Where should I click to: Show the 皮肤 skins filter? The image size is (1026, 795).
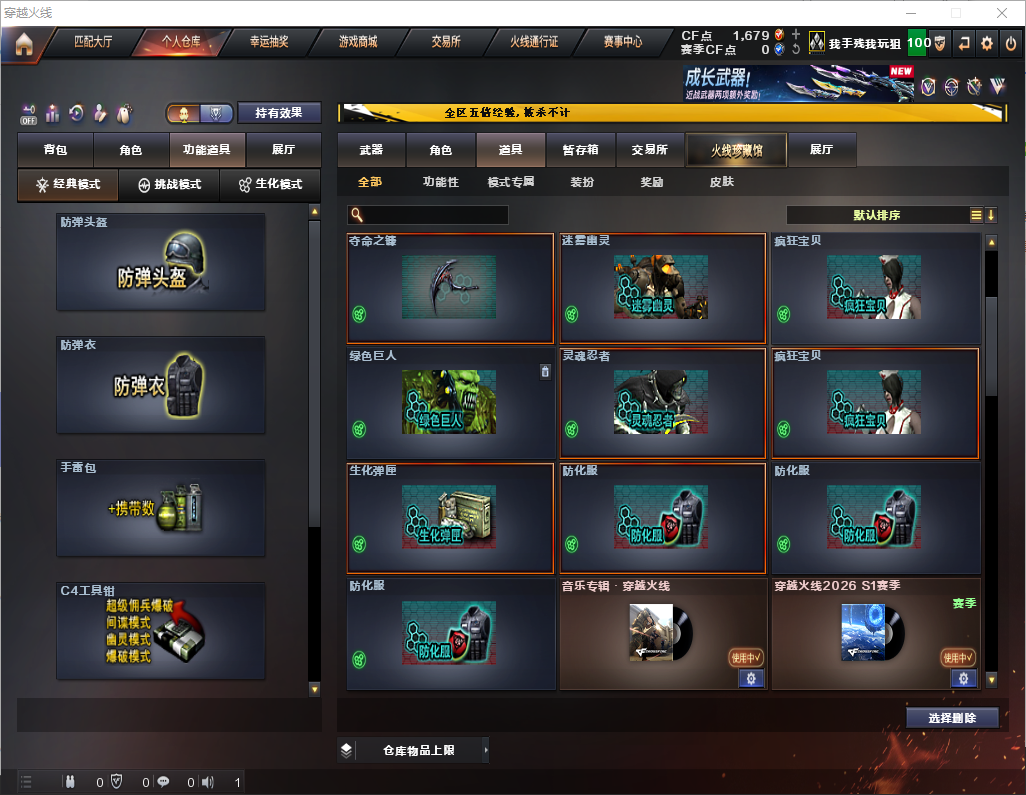point(721,182)
